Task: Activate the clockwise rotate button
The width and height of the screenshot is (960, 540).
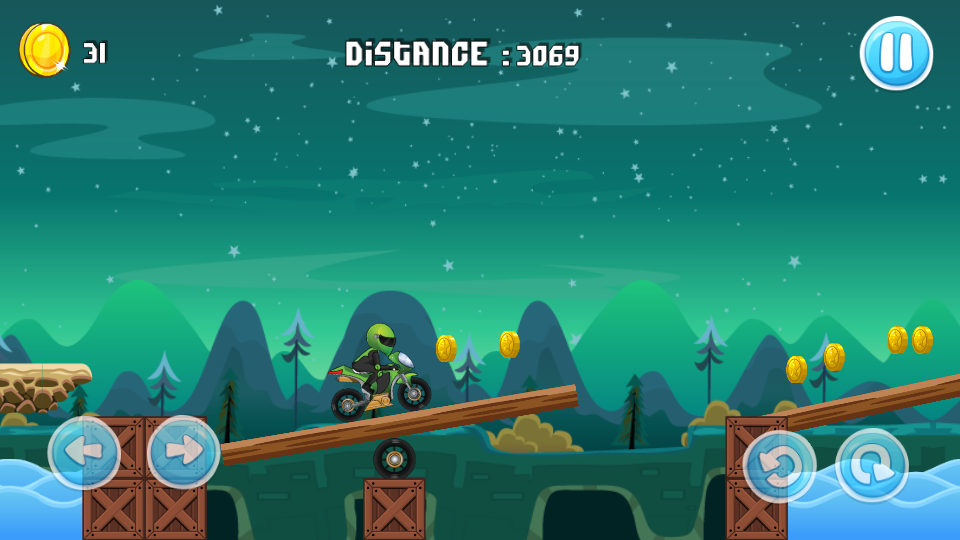Action: [x=872, y=466]
